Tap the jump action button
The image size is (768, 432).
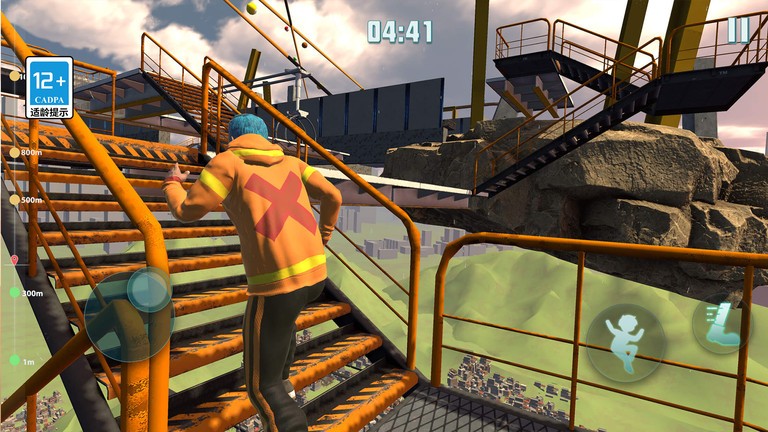(626, 343)
